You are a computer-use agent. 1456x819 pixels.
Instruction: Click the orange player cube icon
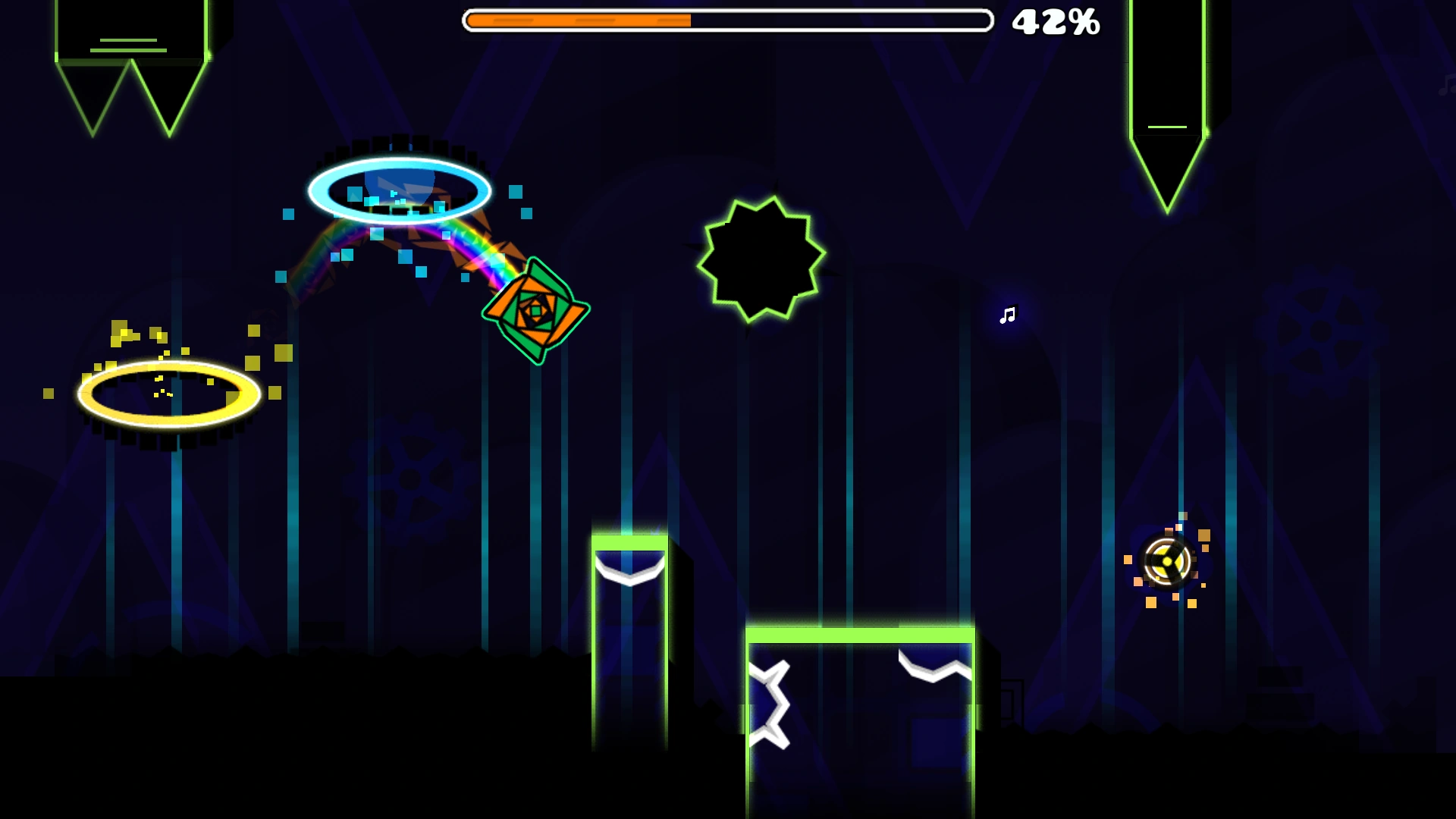(536, 311)
